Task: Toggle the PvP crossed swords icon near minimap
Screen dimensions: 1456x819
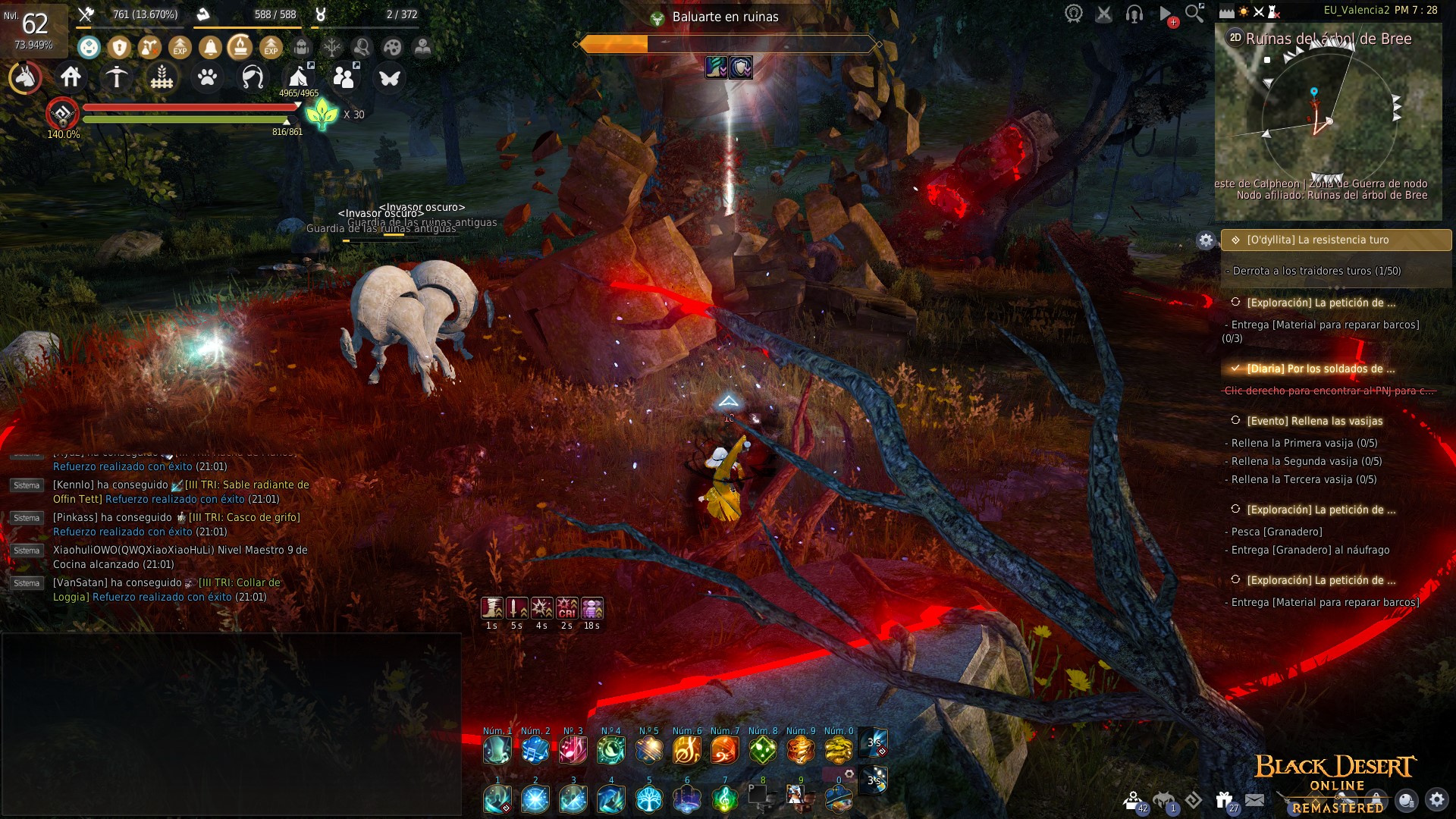Action: [1258, 12]
